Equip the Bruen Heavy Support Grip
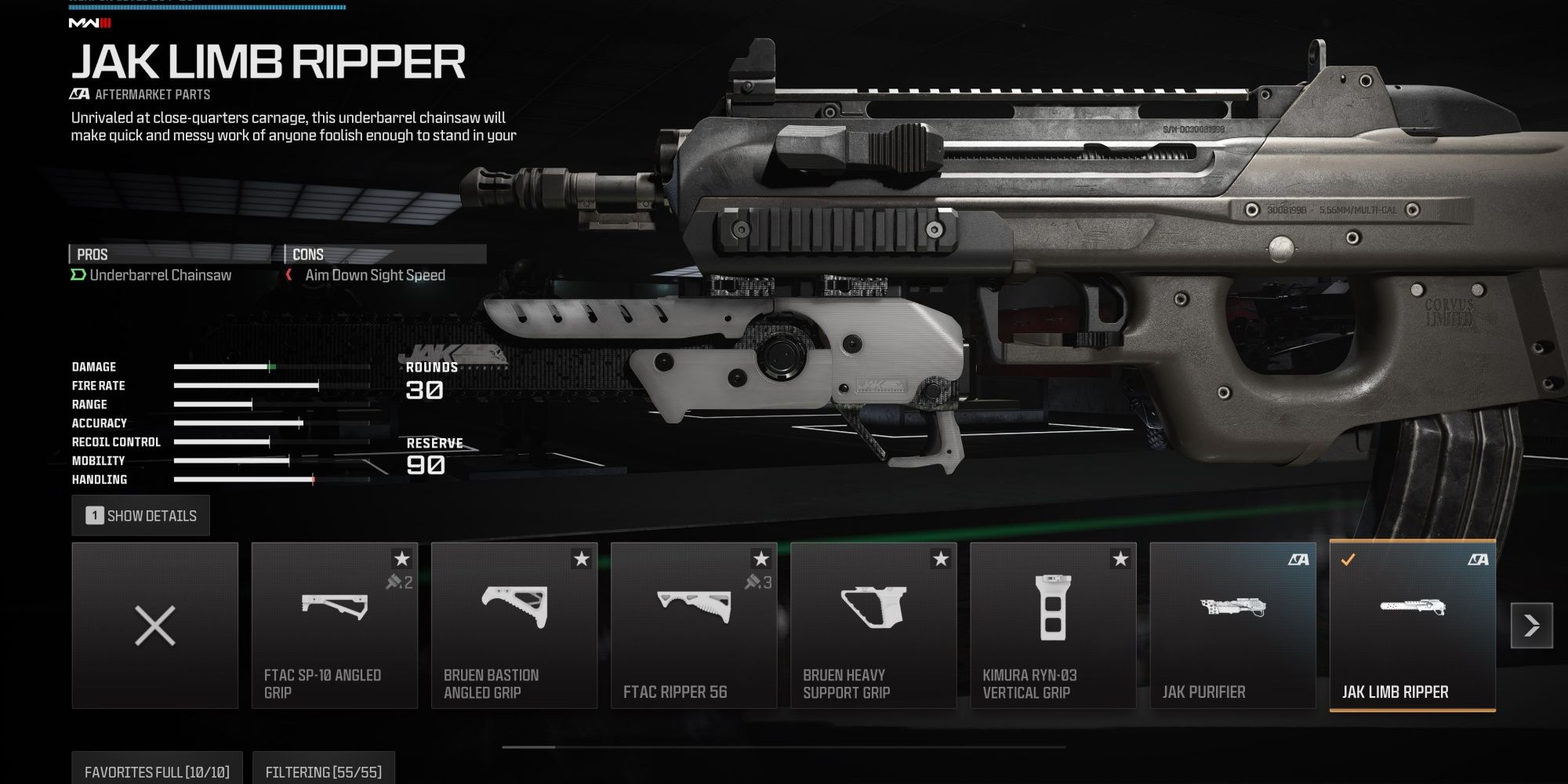 point(873,626)
